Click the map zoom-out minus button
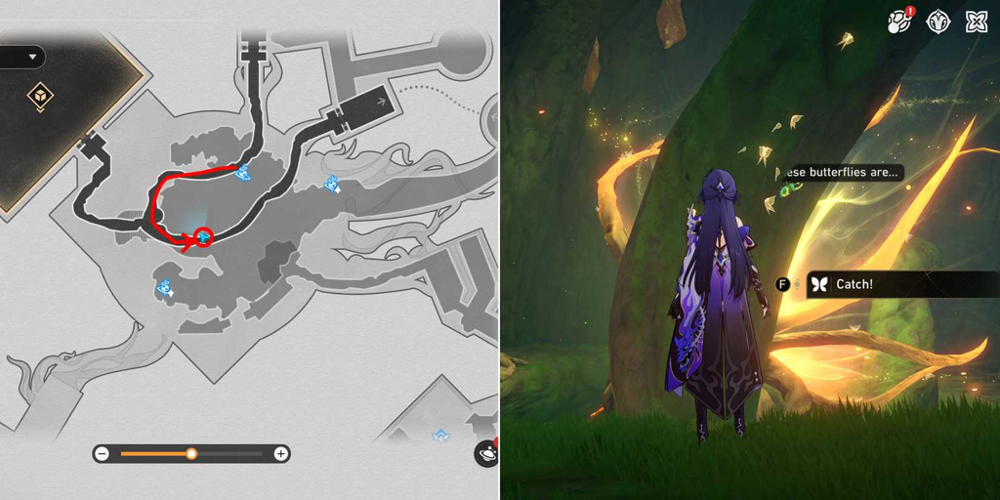 point(102,454)
